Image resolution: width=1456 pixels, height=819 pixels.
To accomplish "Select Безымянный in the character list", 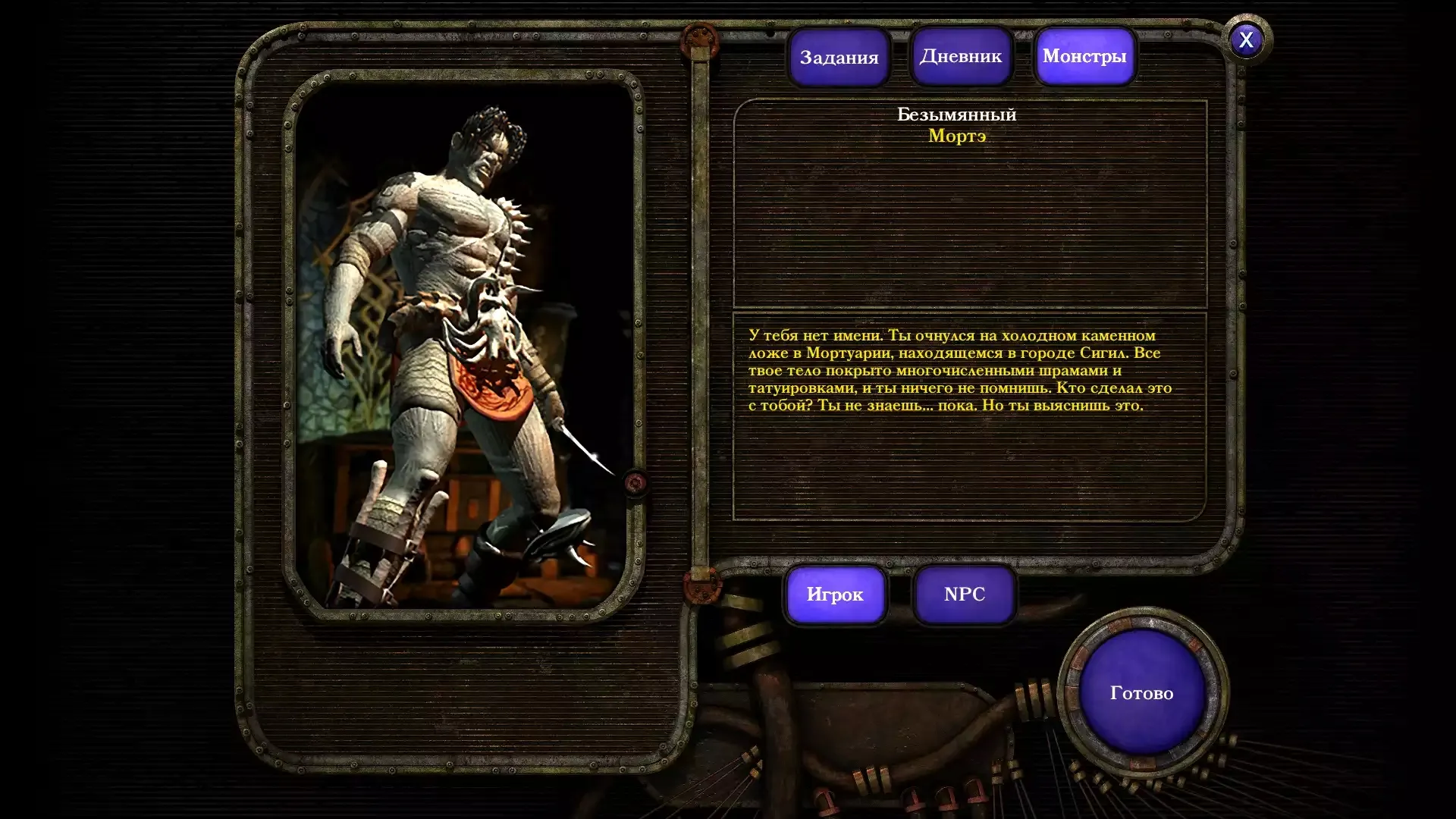I will tap(956, 115).
